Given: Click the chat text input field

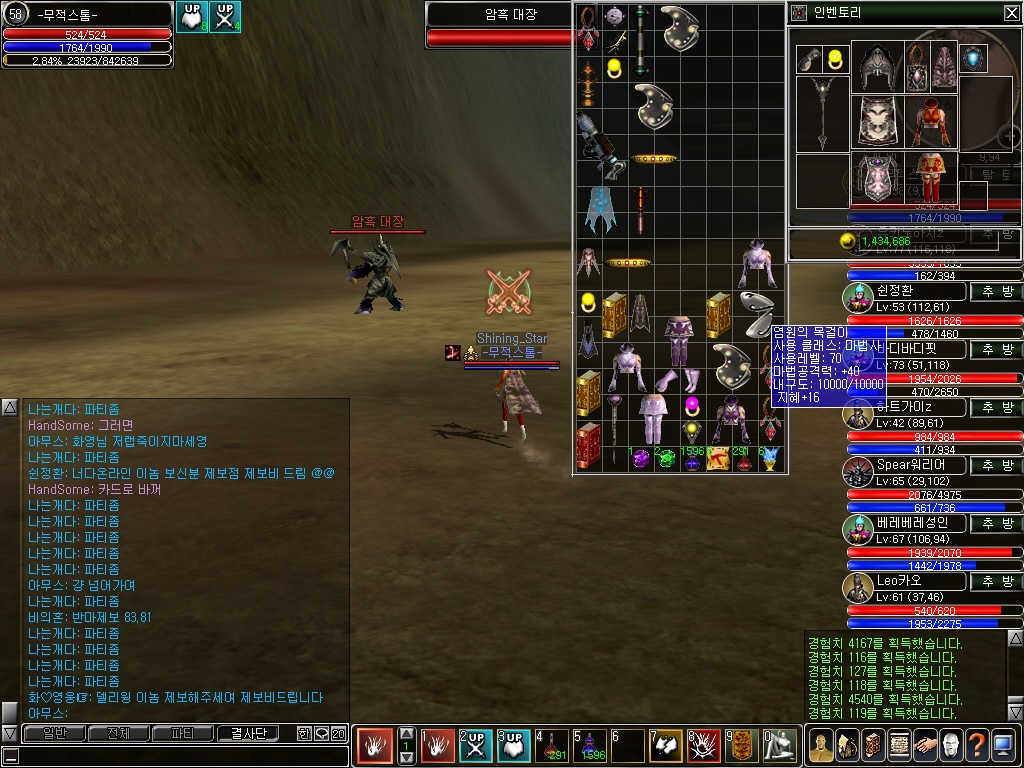Looking at the screenshot, I should [x=180, y=757].
